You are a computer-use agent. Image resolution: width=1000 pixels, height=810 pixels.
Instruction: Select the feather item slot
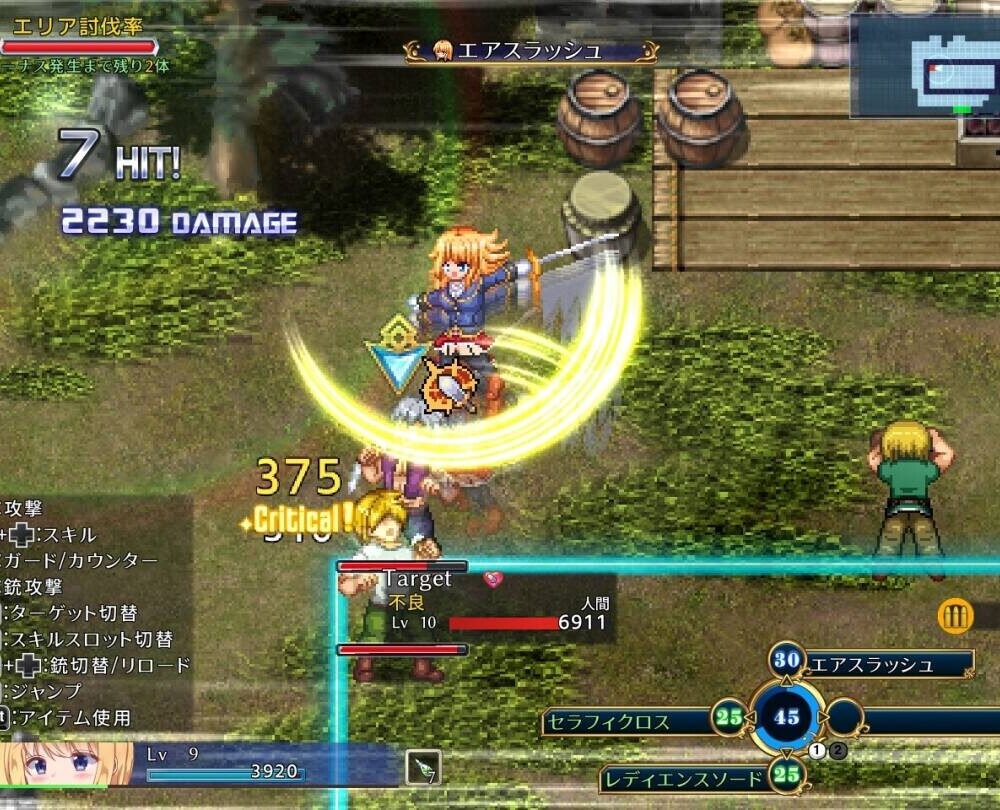424,768
